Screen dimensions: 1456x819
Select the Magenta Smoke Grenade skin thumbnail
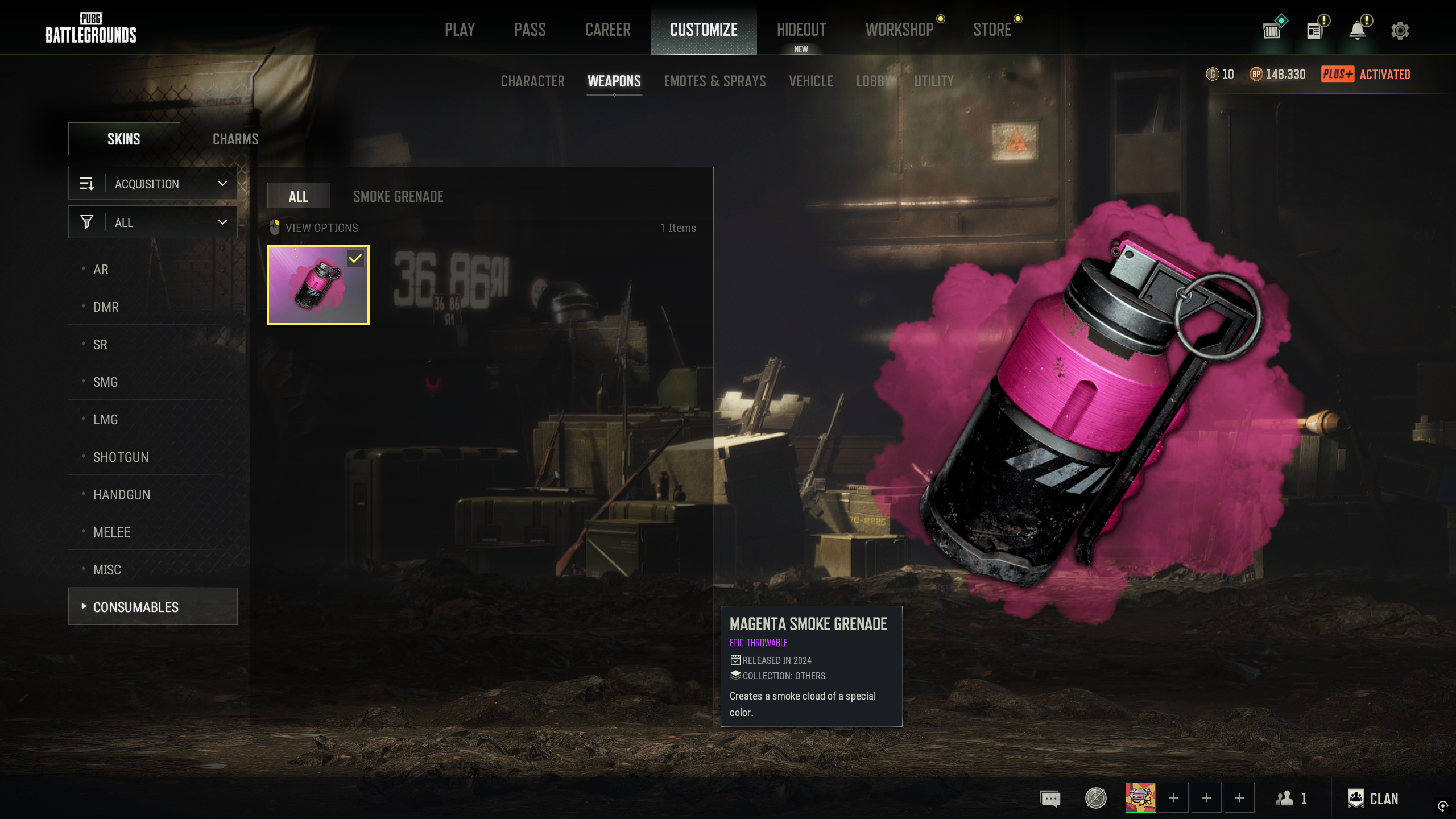318,285
